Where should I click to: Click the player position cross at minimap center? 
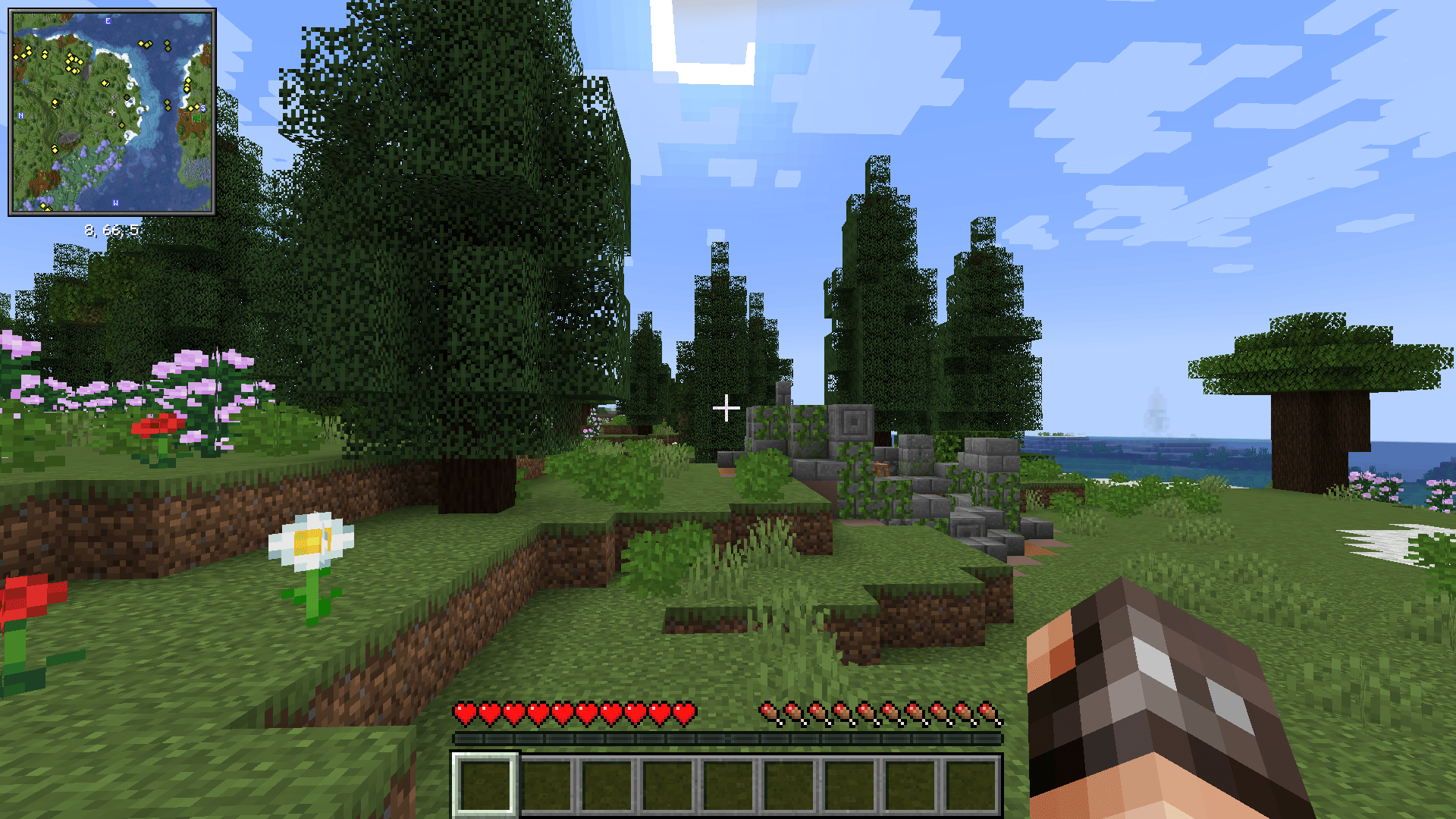tap(112, 112)
